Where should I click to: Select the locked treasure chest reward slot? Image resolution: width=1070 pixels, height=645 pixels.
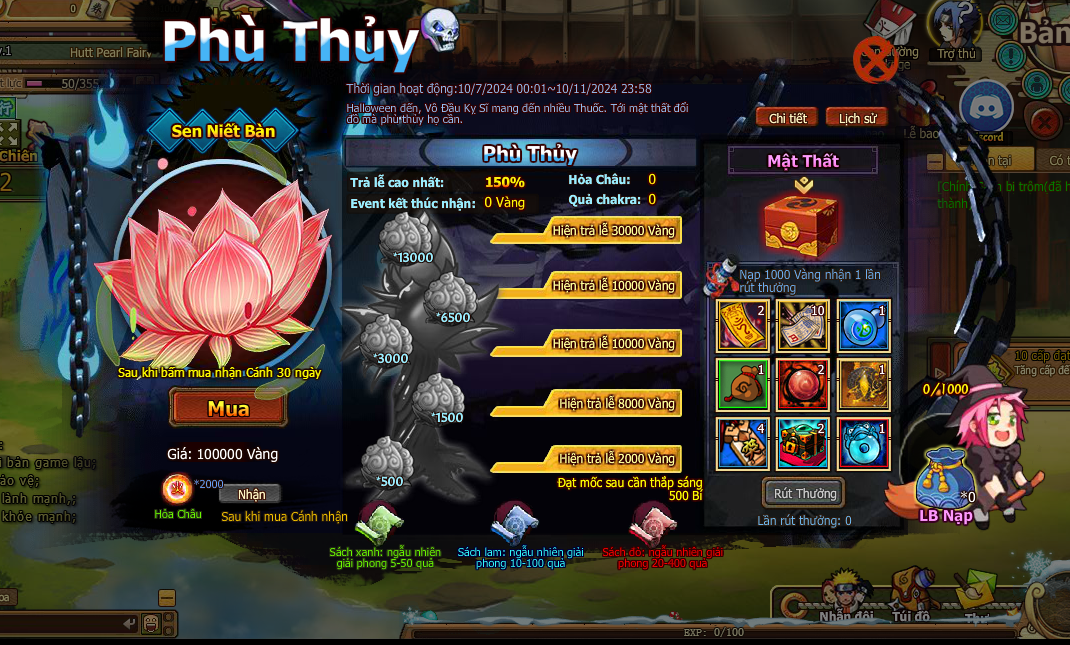tap(803, 443)
